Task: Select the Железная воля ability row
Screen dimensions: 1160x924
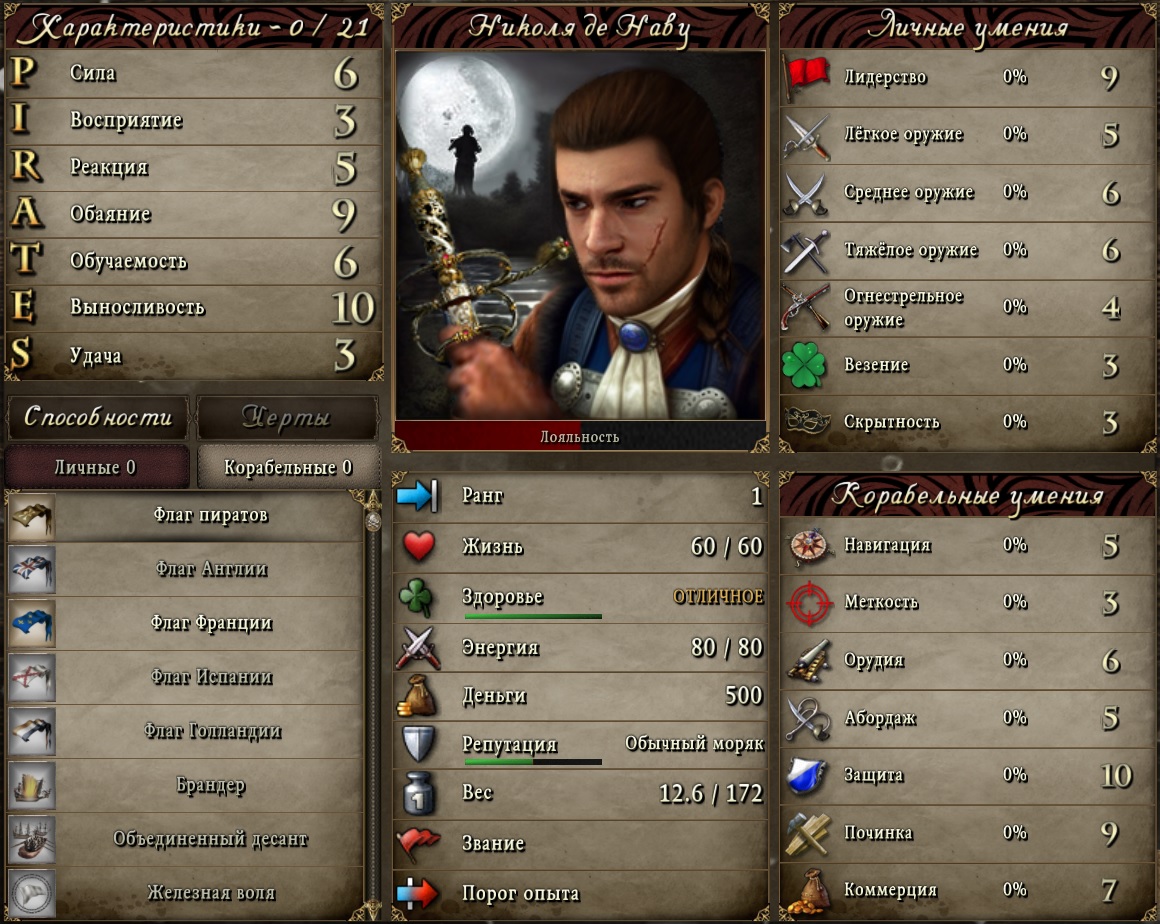Action: point(185,893)
